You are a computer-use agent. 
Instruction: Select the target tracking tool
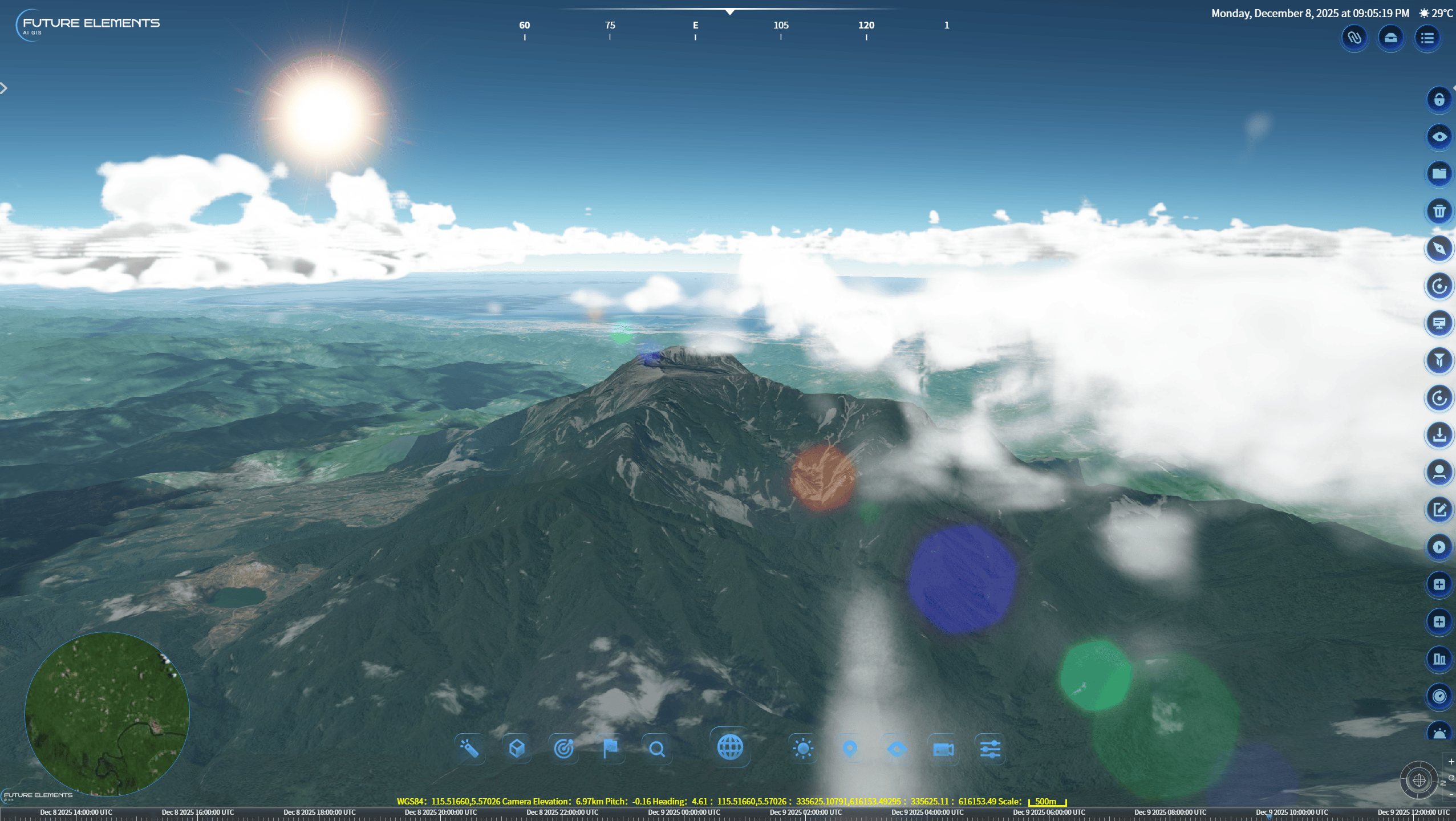point(564,749)
